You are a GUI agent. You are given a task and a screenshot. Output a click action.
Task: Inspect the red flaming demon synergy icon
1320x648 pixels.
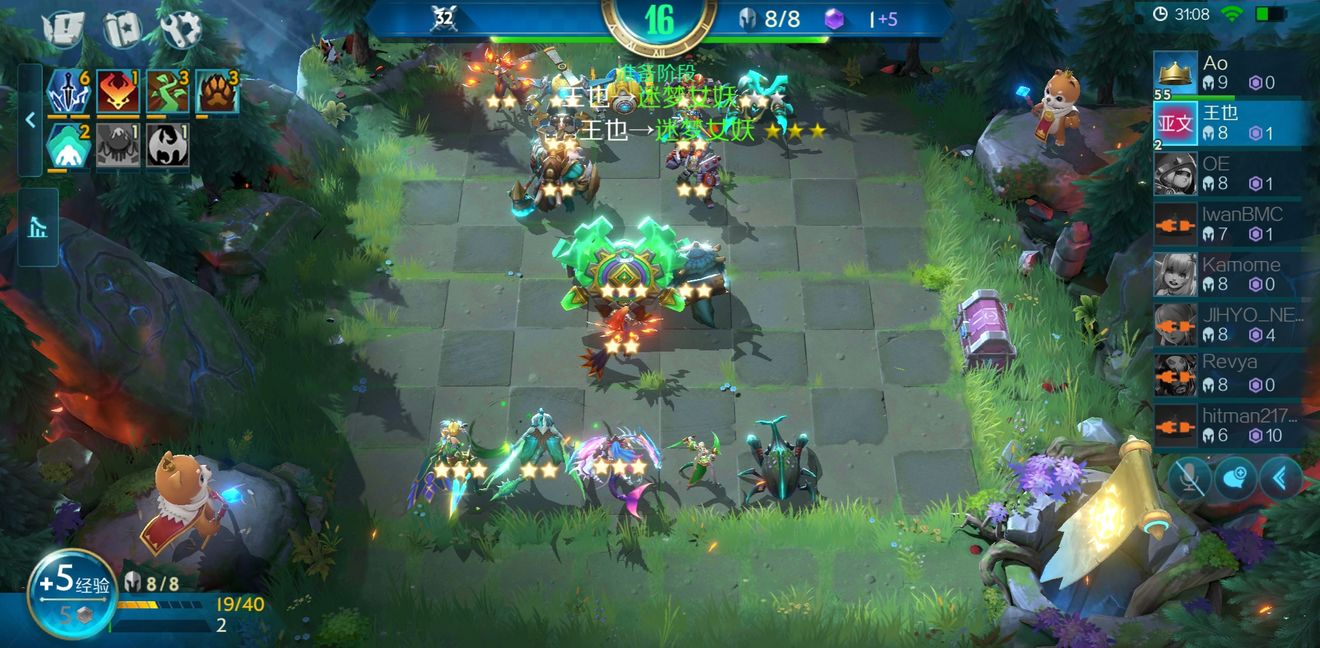tap(118, 92)
